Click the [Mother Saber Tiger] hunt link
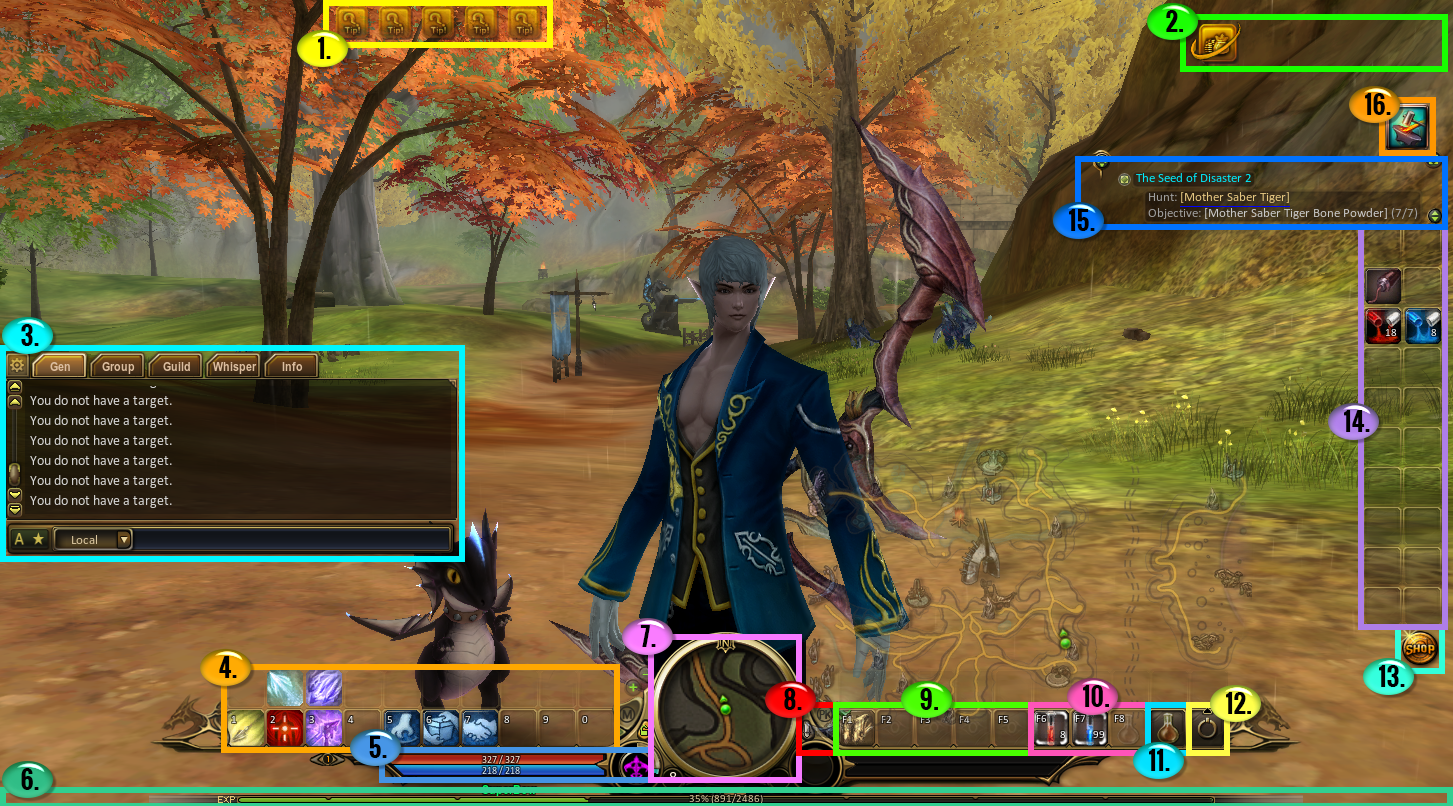The width and height of the screenshot is (1453, 806). (x=1237, y=195)
